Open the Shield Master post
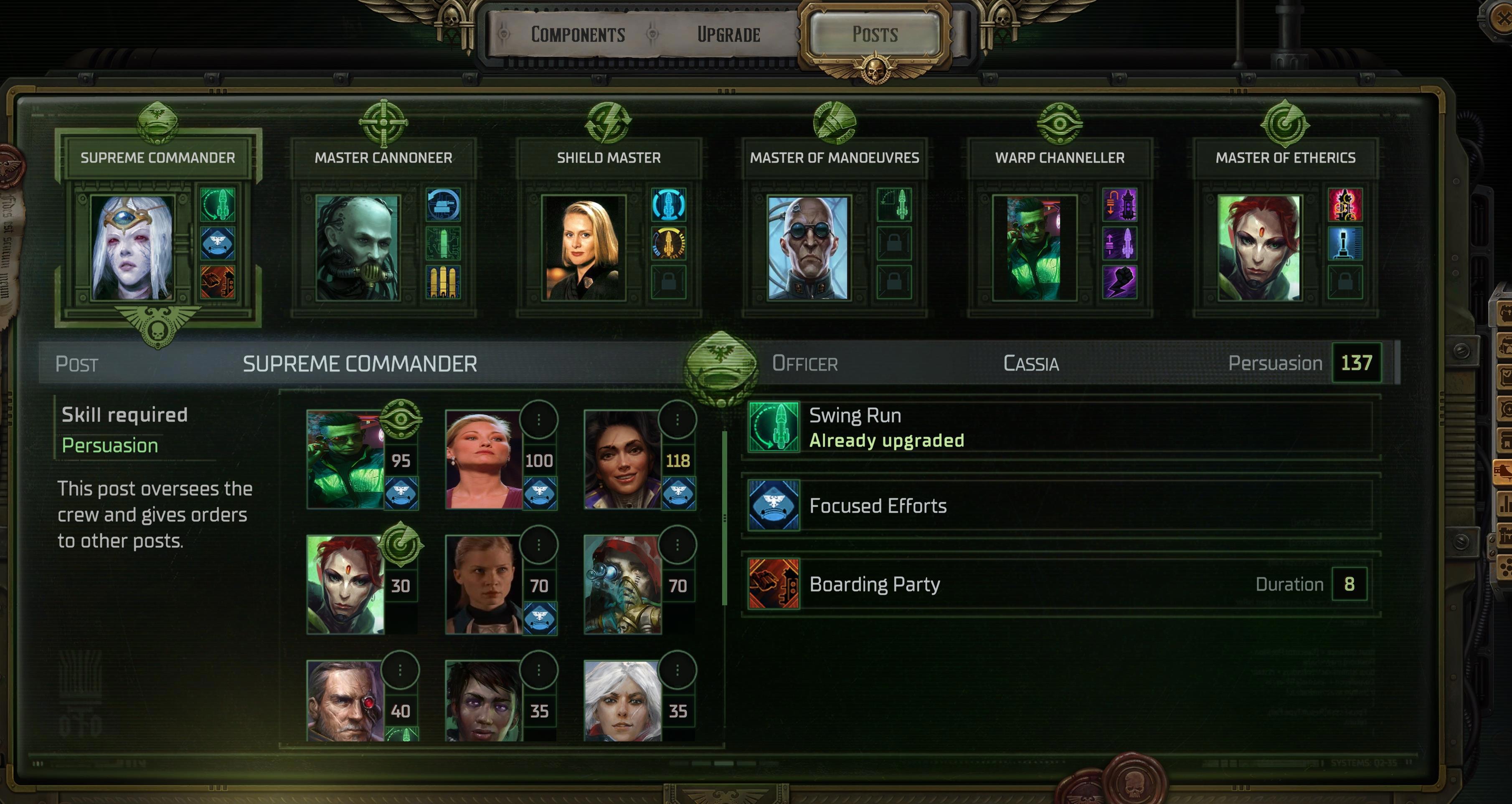Screen dimensions: 1512x804 click(609, 157)
